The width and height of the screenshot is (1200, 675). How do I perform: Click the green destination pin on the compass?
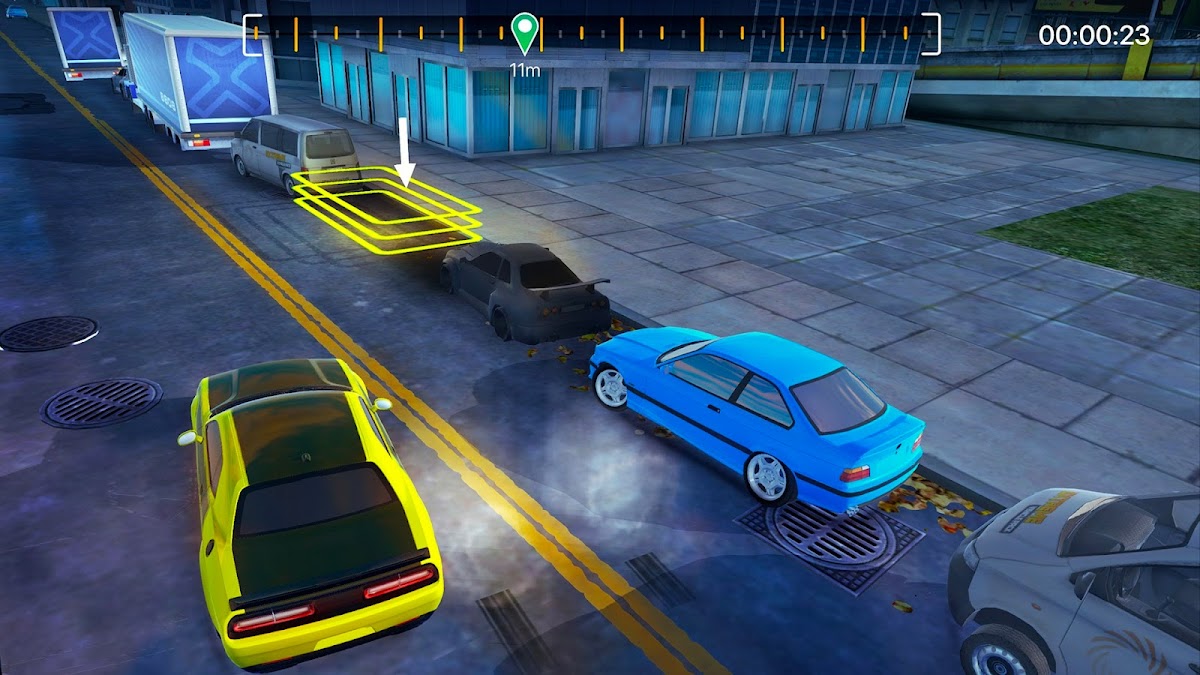pos(524,31)
